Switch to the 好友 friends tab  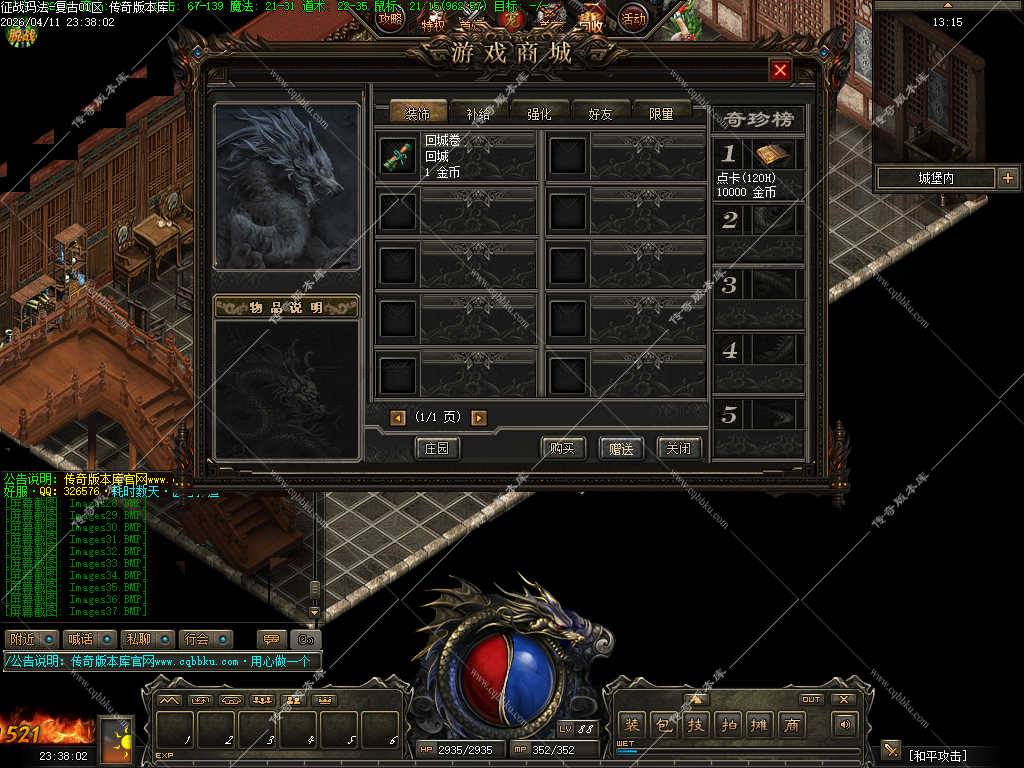(x=600, y=113)
